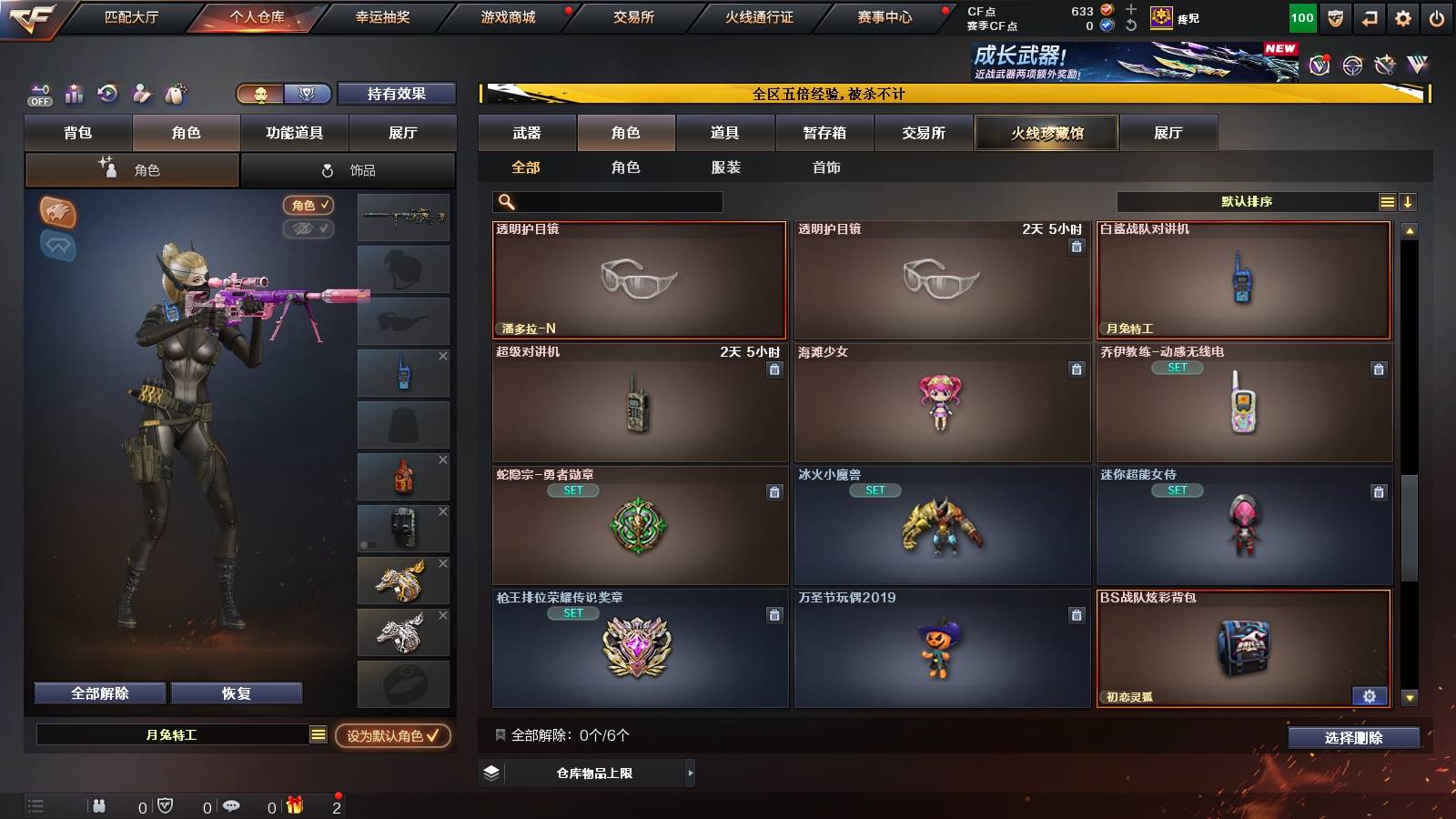This screenshot has width=1456, height=819.
Task: Click the trash icon on 海滩少女 item card
Action: (1077, 369)
